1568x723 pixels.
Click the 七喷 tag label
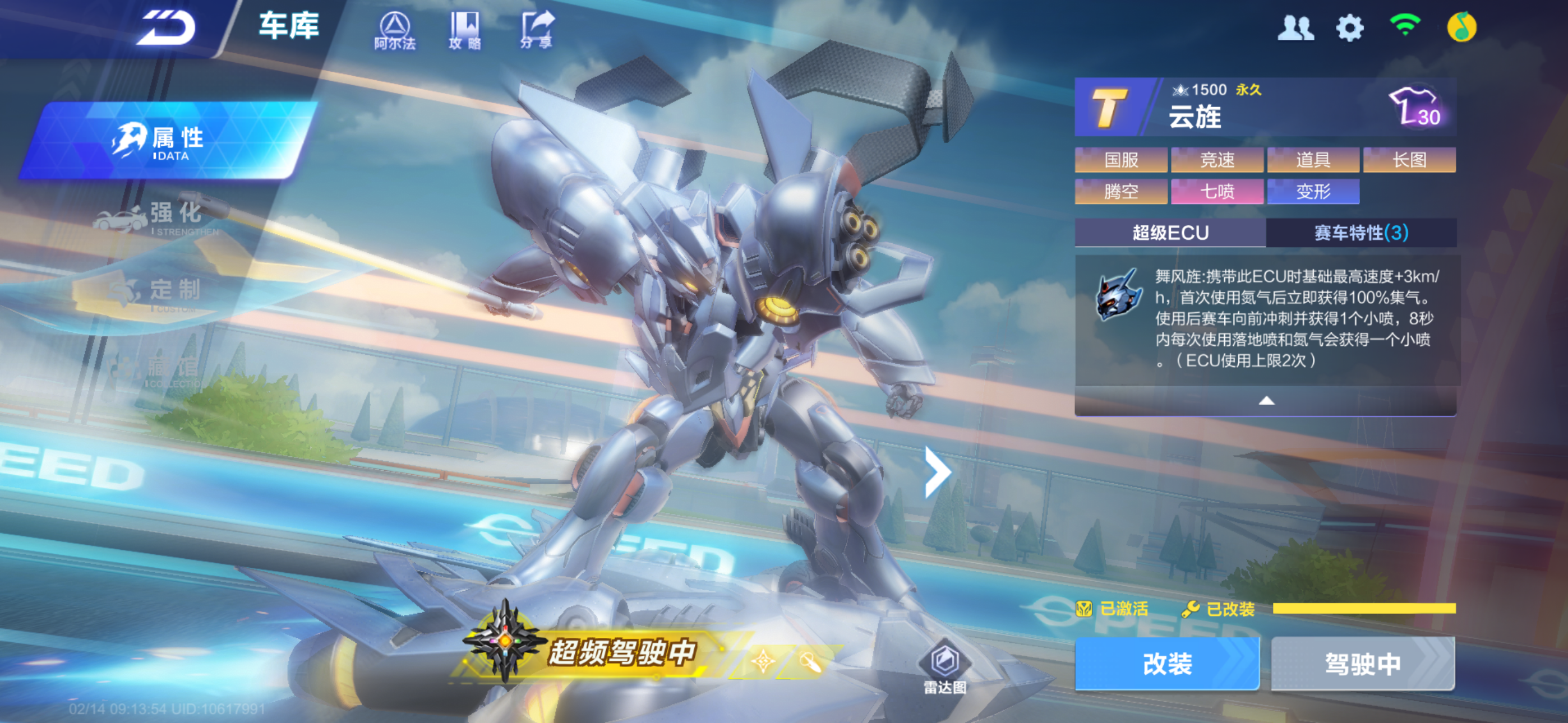(x=1217, y=192)
